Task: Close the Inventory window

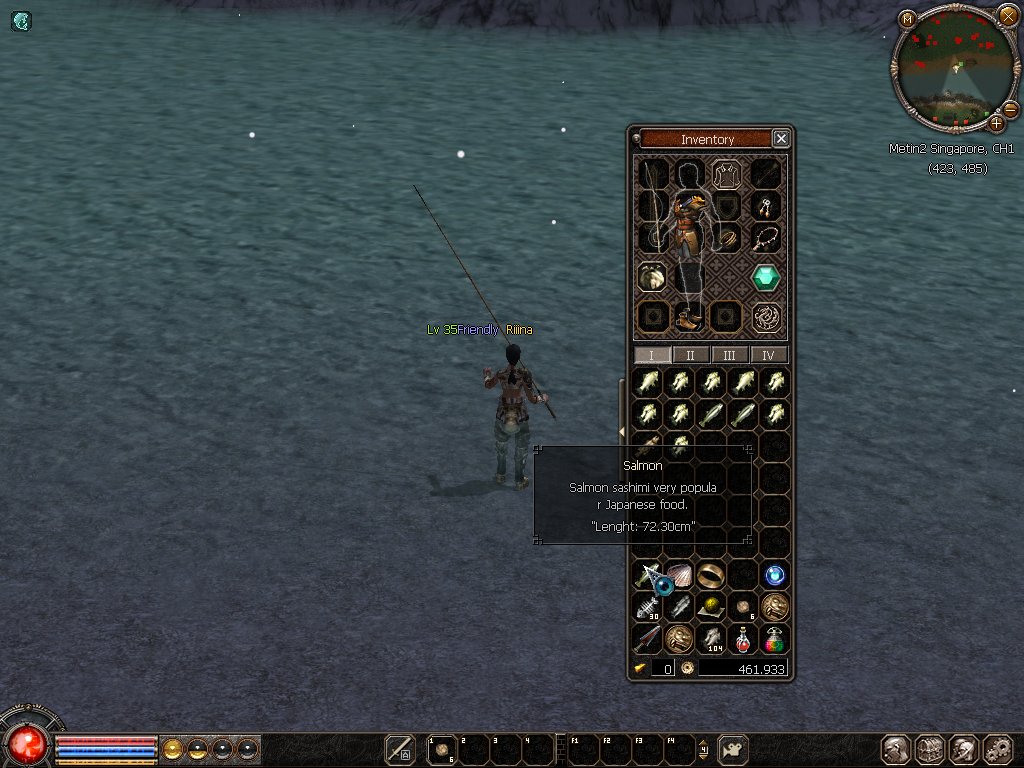Action: [x=782, y=139]
